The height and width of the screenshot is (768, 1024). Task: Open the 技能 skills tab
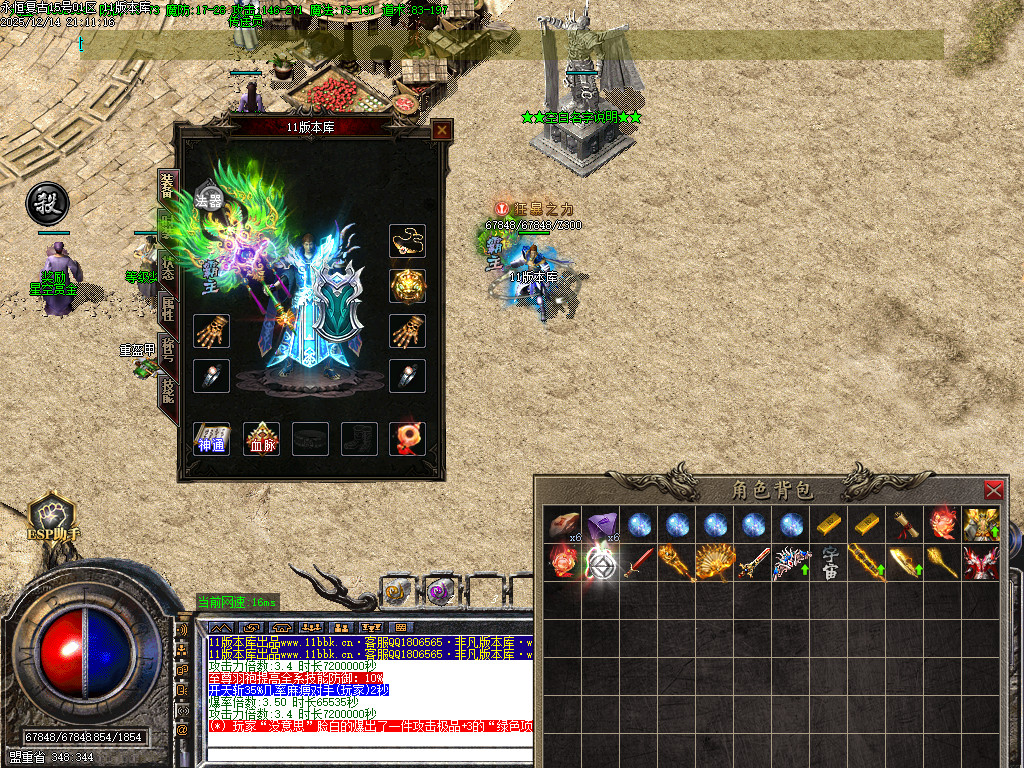click(167, 392)
